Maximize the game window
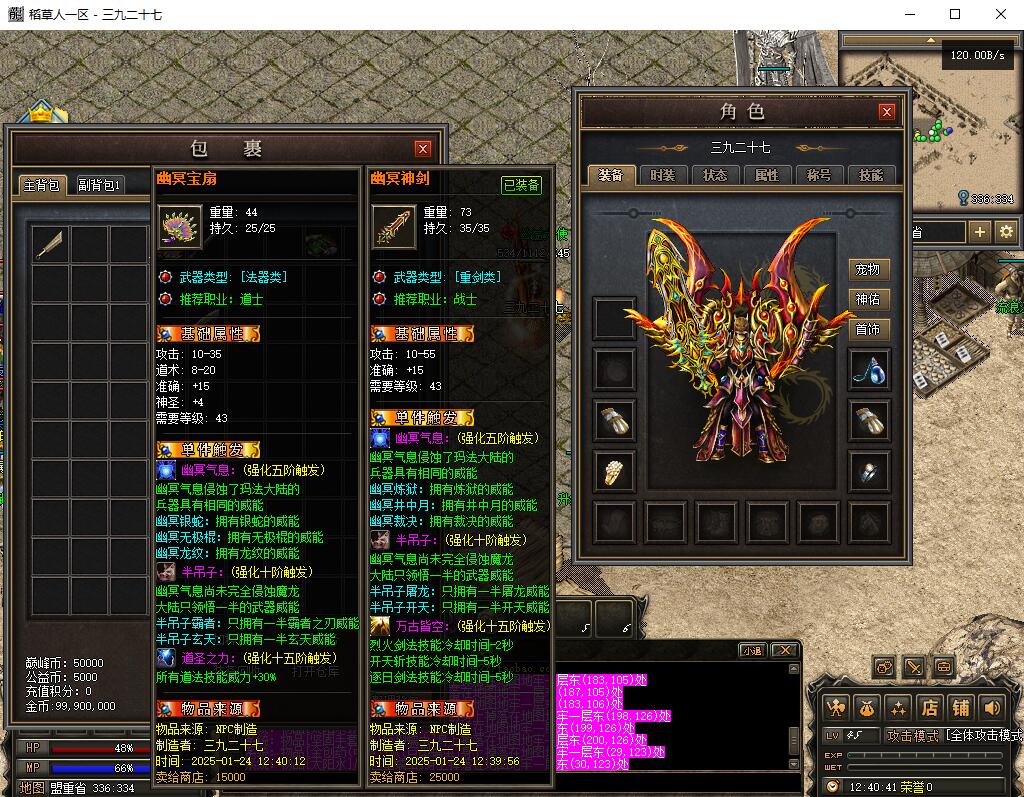This screenshot has width=1024, height=797. 955,14
